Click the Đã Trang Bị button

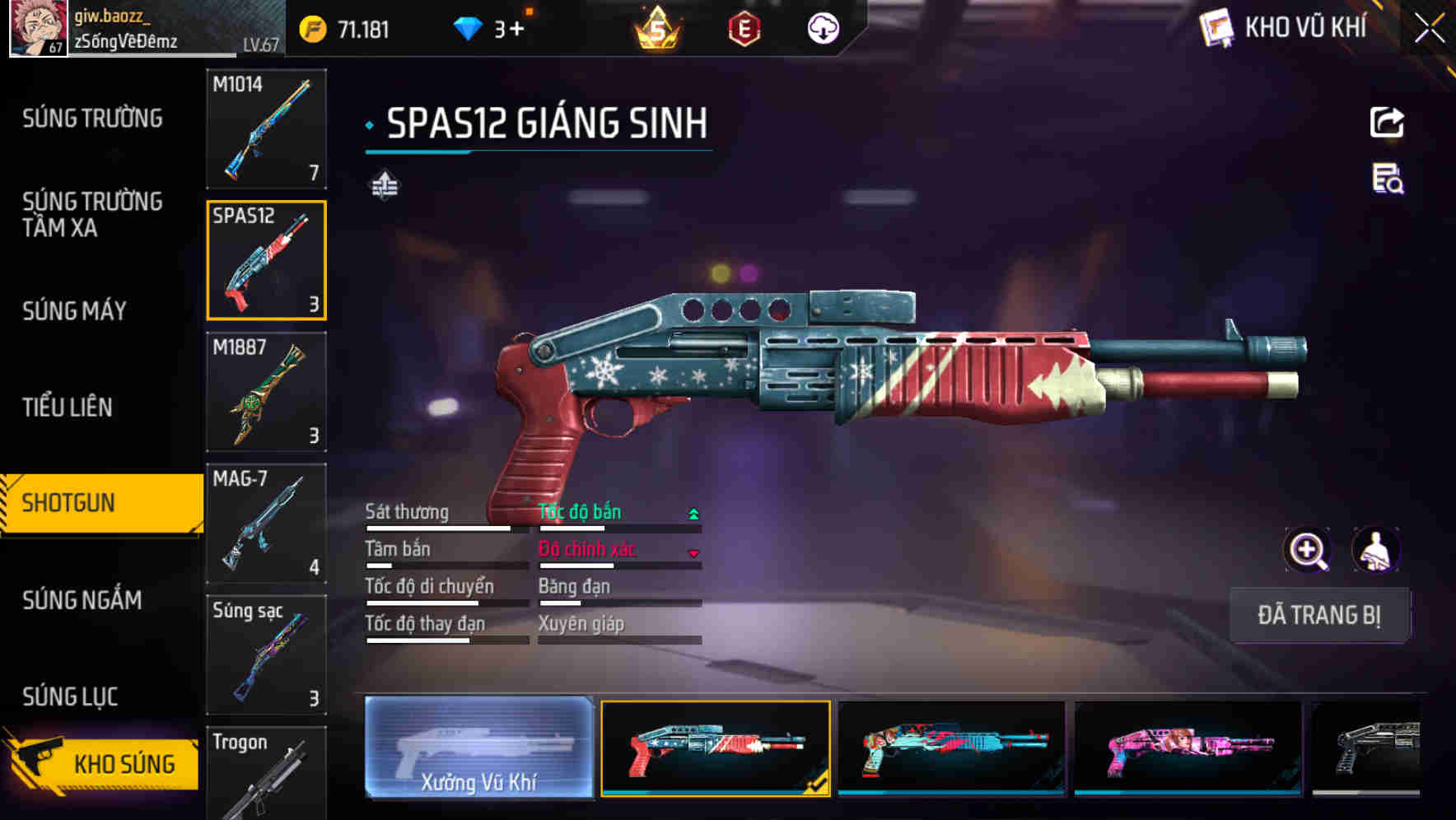tap(1318, 615)
